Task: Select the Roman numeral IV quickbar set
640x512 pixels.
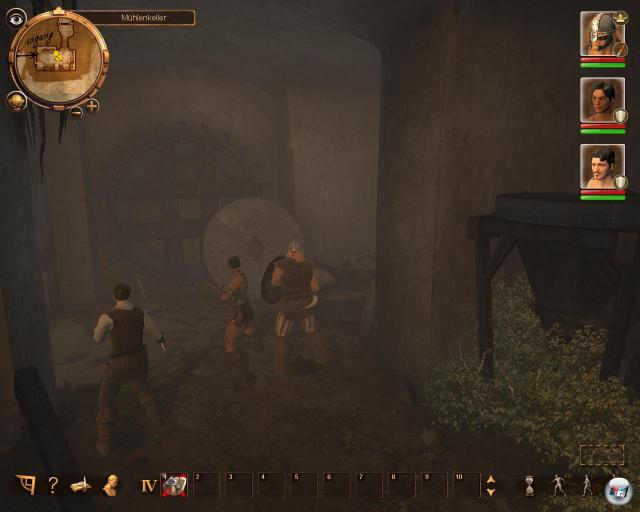Action: click(x=148, y=486)
